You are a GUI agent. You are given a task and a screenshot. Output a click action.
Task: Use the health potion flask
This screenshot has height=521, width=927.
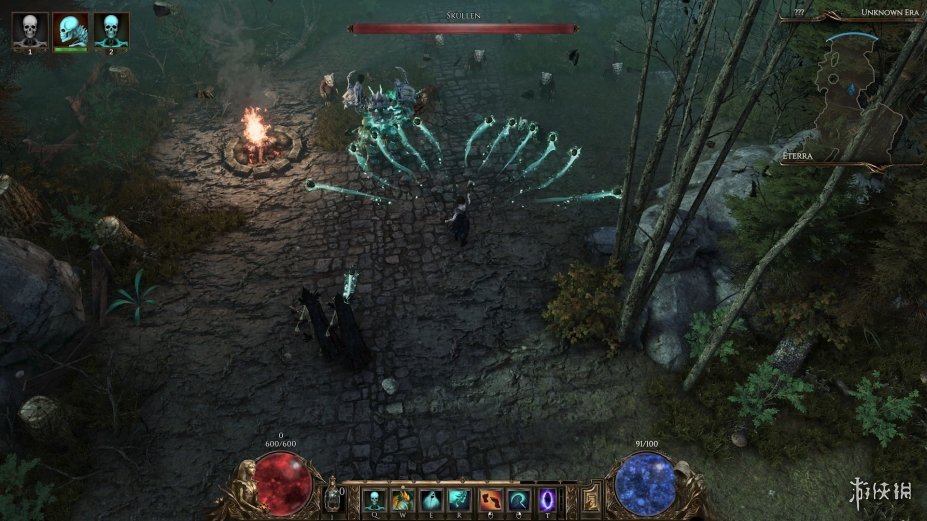click(x=333, y=497)
